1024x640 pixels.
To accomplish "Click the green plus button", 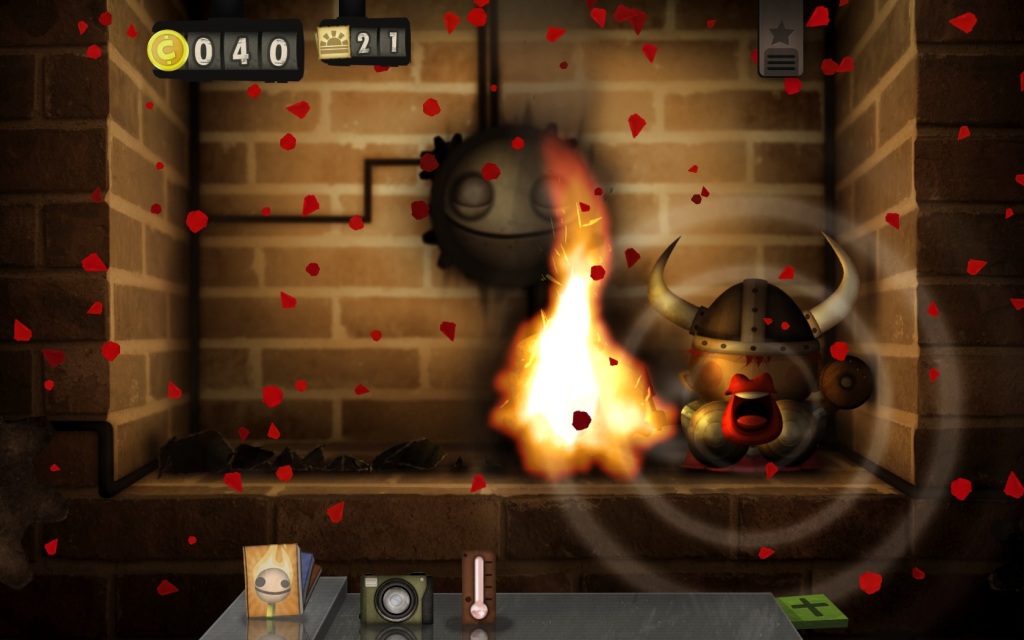I will point(810,610).
